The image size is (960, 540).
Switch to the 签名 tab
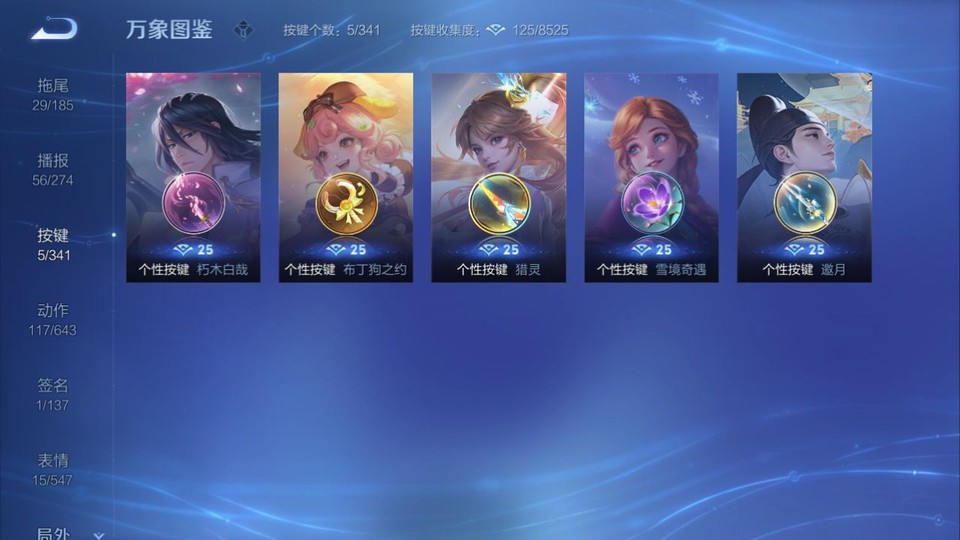click(x=53, y=394)
